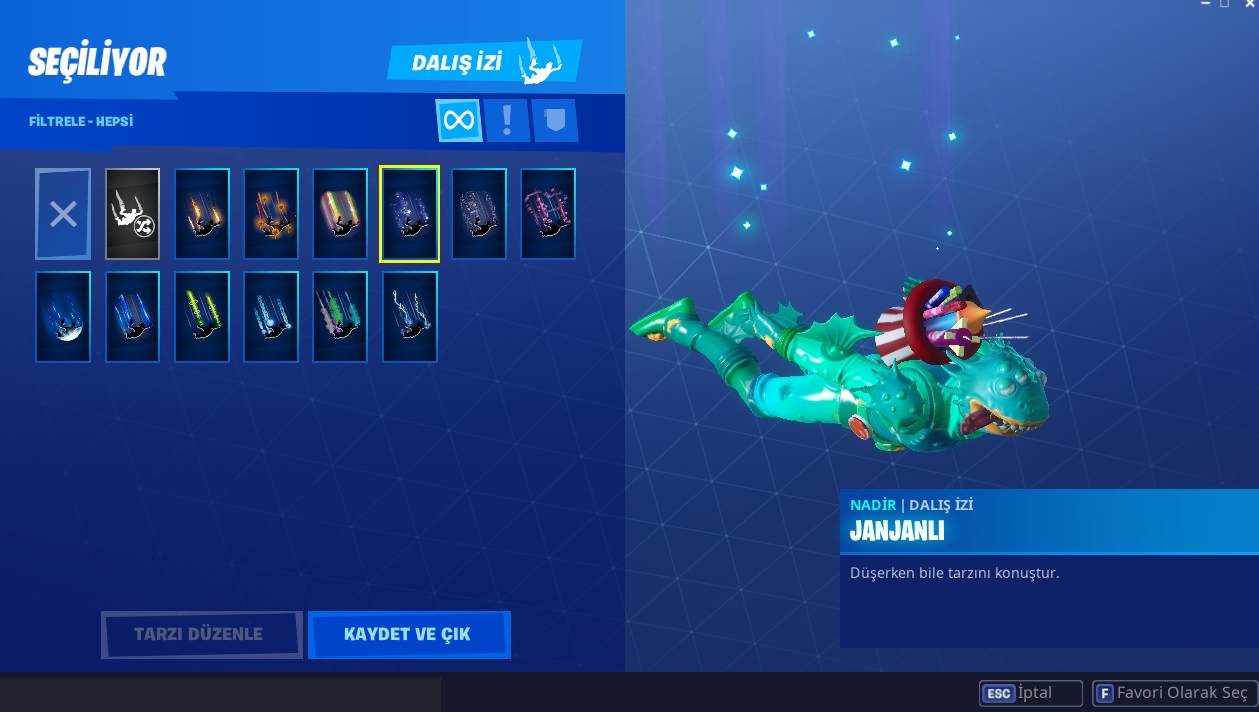This screenshot has height=712, width=1259.
Task: Choose the random shuffle contrail tile
Action: [132, 214]
